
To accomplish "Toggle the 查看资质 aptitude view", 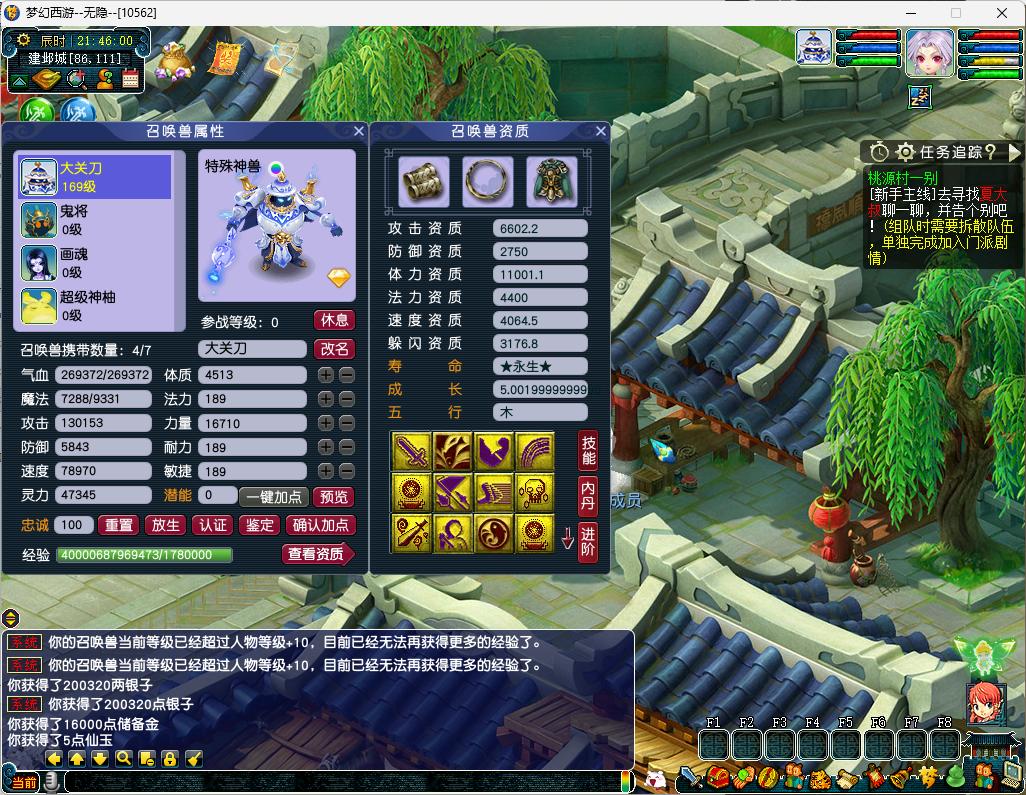I will coord(317,554).
